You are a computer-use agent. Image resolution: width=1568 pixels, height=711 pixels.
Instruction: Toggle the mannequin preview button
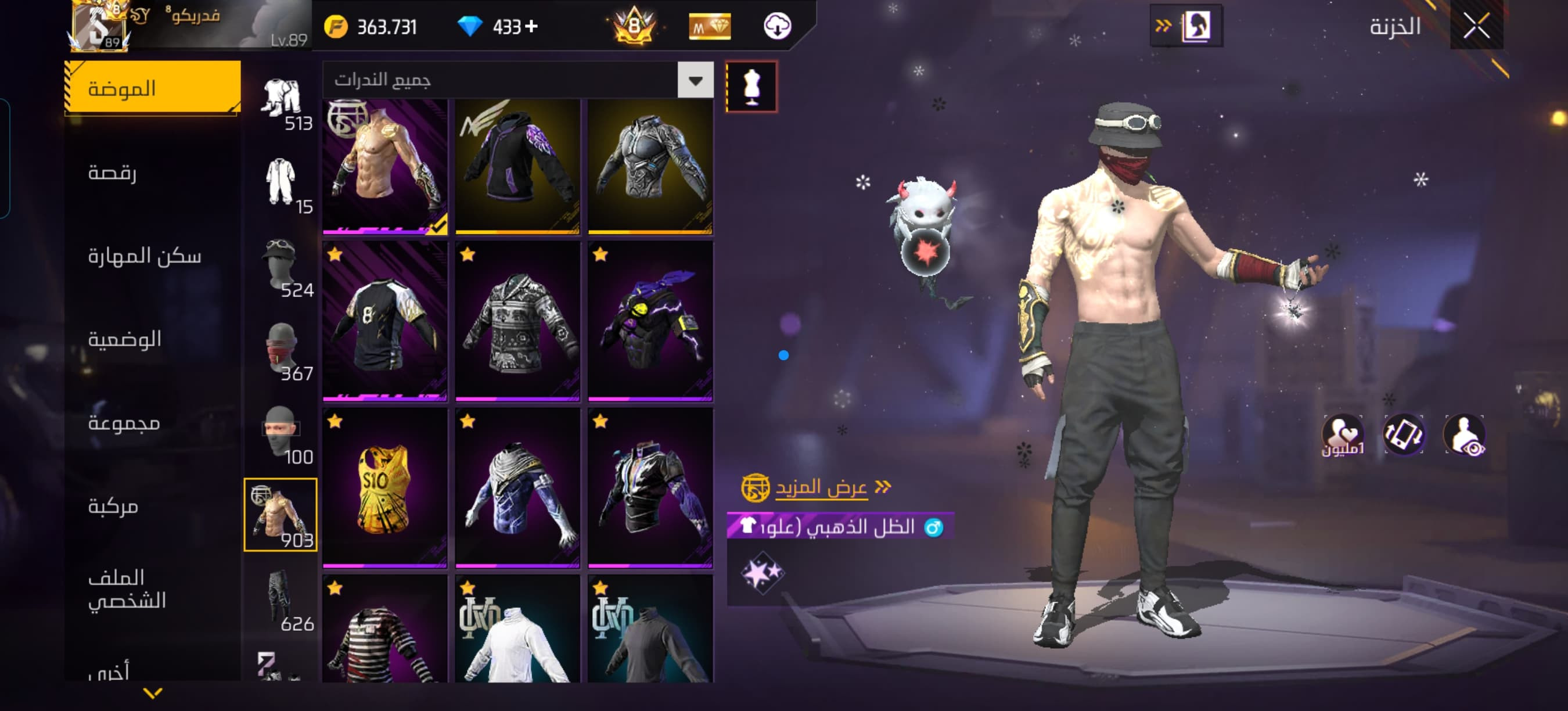click(x=751, y=87)
